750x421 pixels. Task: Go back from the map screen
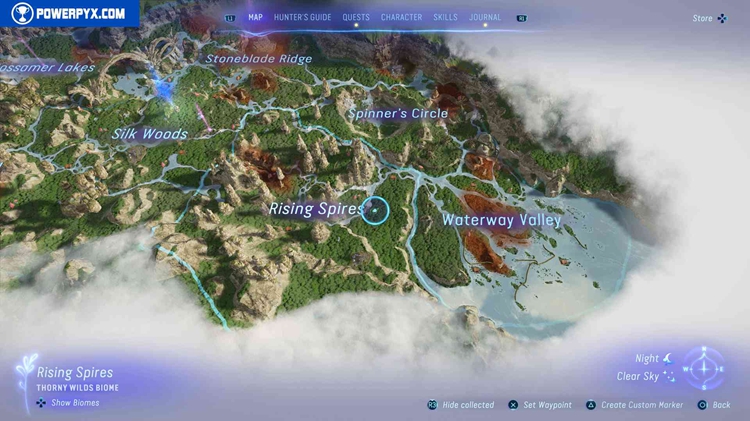click(720, 405)
